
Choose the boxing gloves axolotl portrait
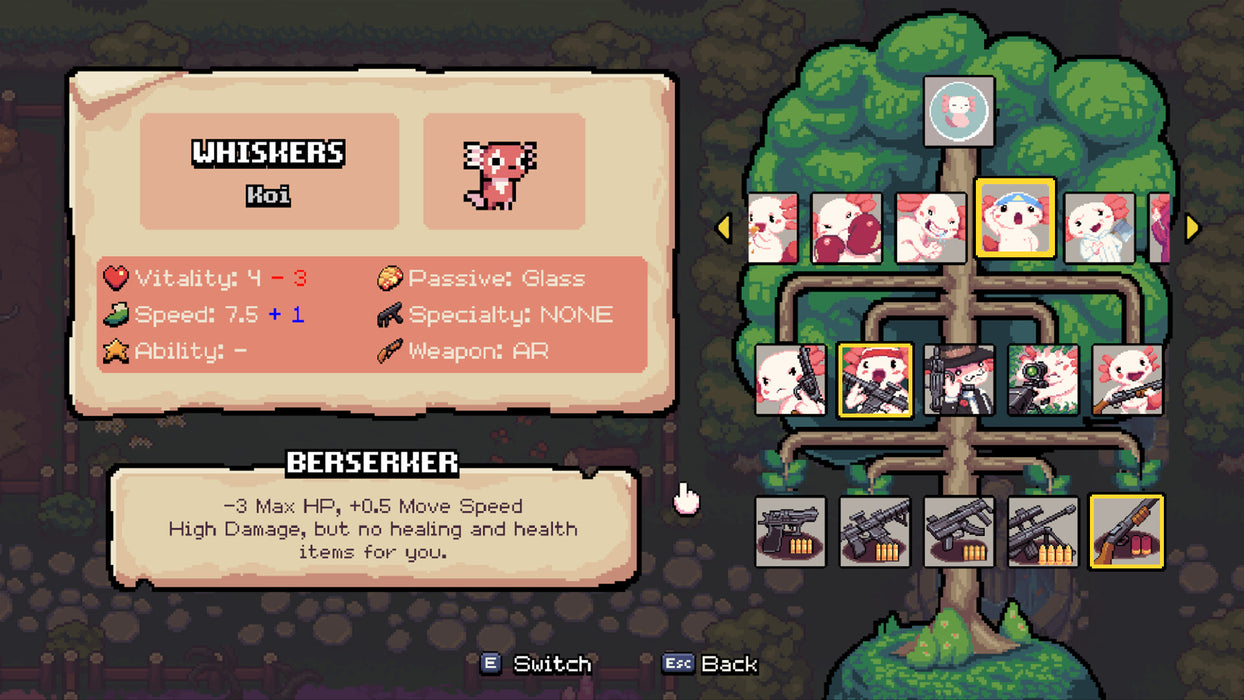pos(846,228)
